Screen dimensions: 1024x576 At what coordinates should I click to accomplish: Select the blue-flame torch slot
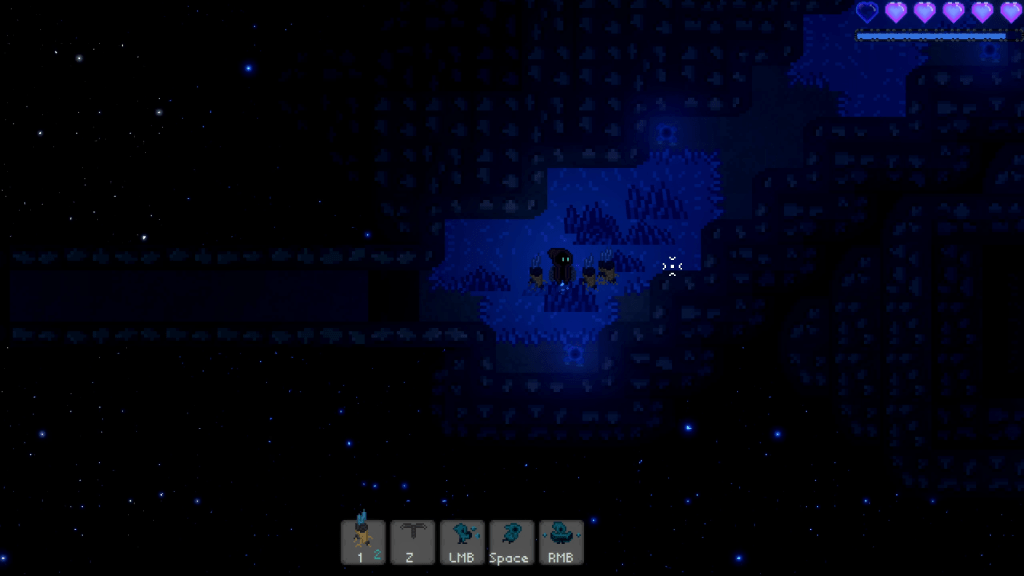[363, 542]
